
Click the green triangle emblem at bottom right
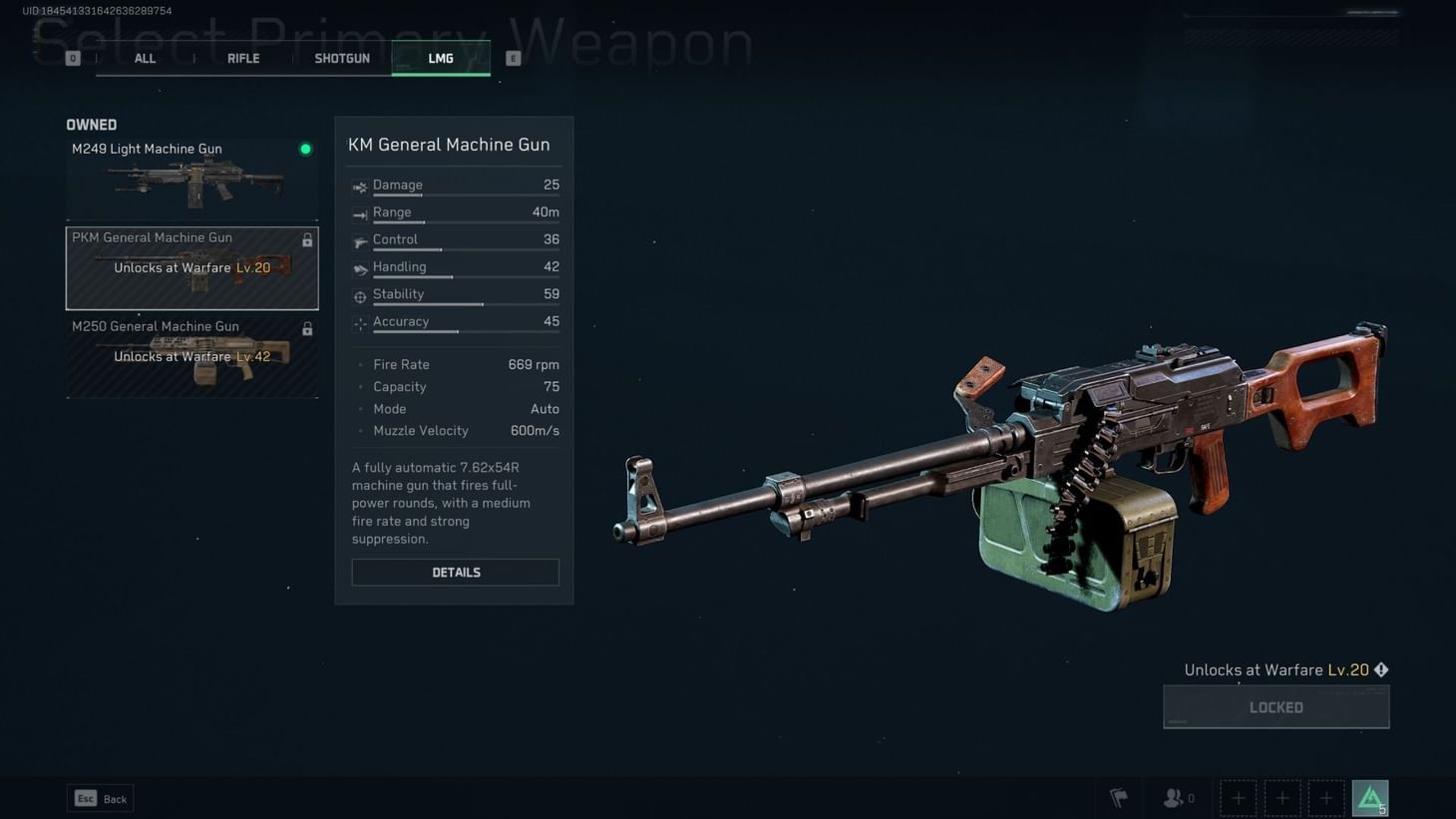point(1370,797)
